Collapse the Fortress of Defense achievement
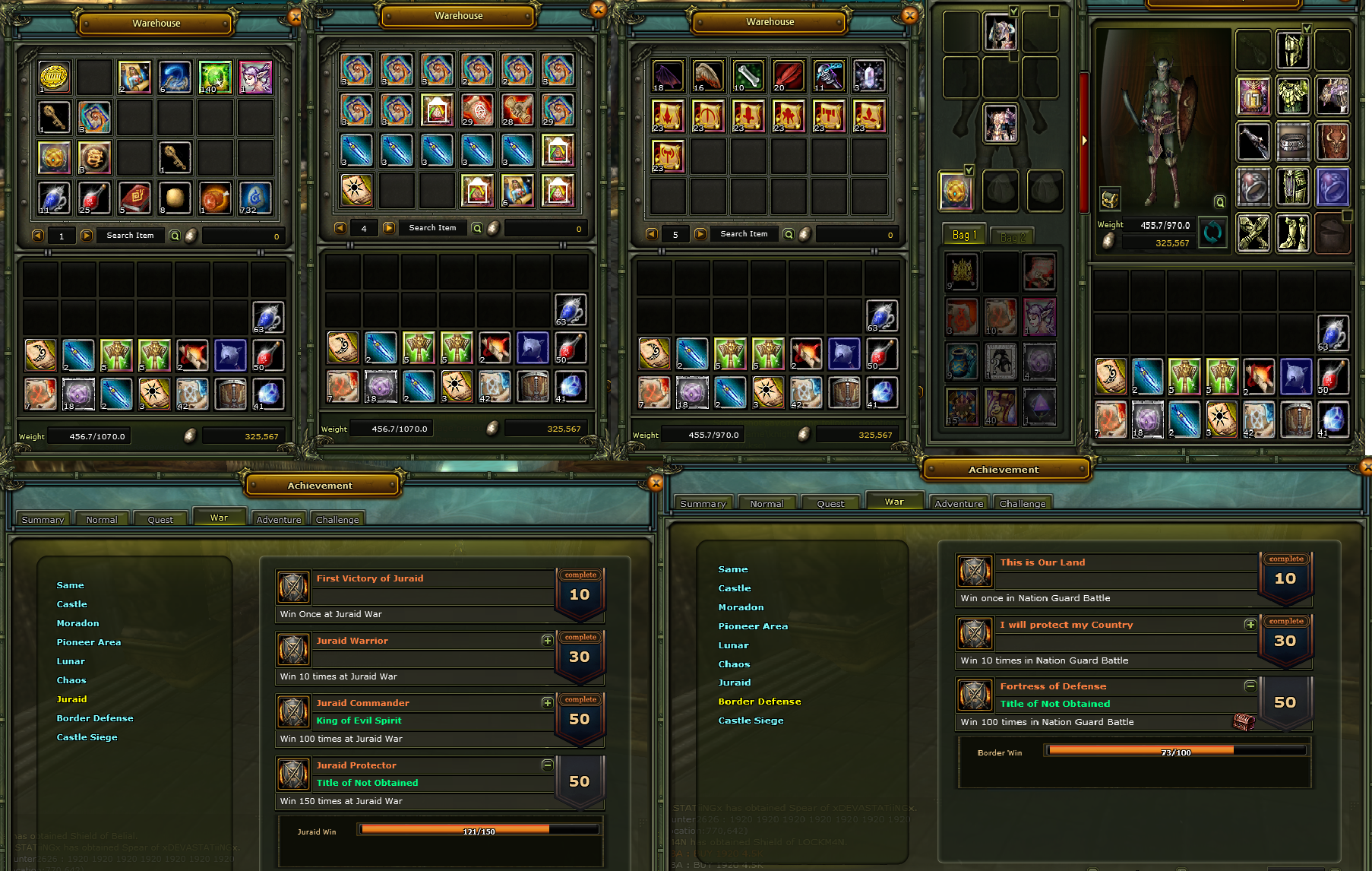This screenshot has height=871, width=1372. 1250,686
